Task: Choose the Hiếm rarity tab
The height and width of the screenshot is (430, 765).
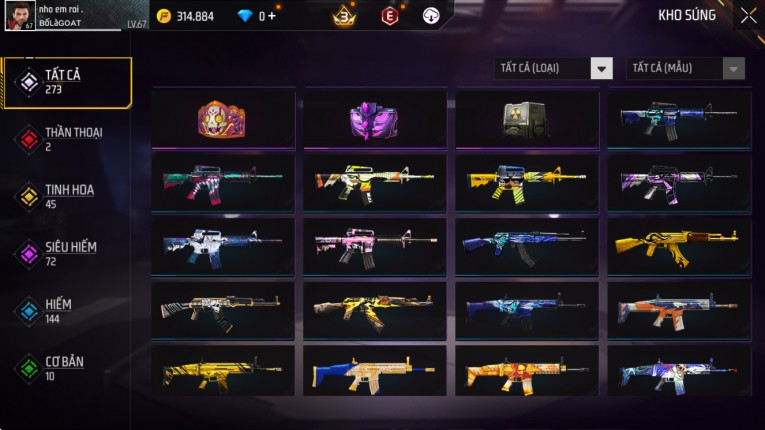Action: point(67,310)
